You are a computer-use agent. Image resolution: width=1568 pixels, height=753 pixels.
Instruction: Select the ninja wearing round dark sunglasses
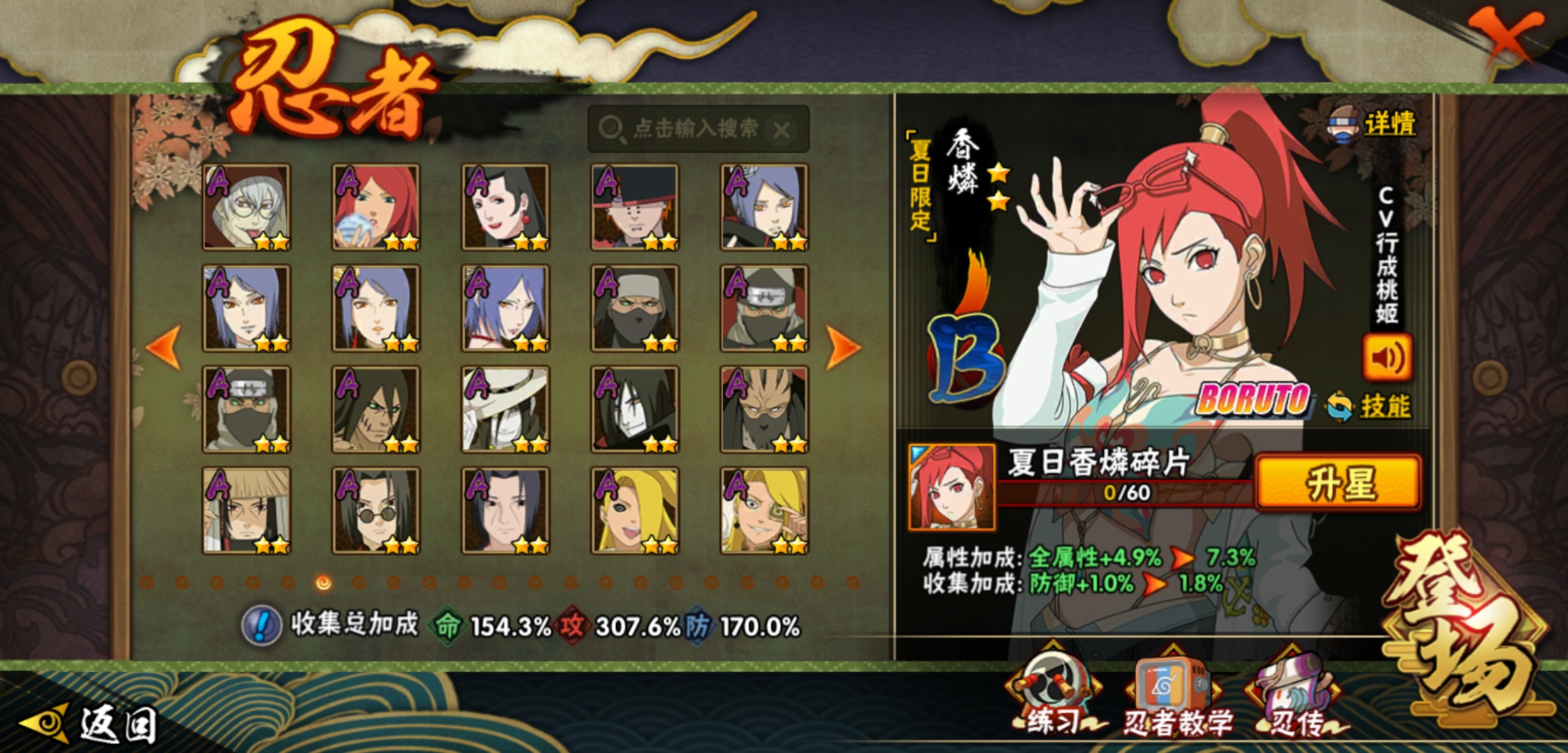coord(376,510)
